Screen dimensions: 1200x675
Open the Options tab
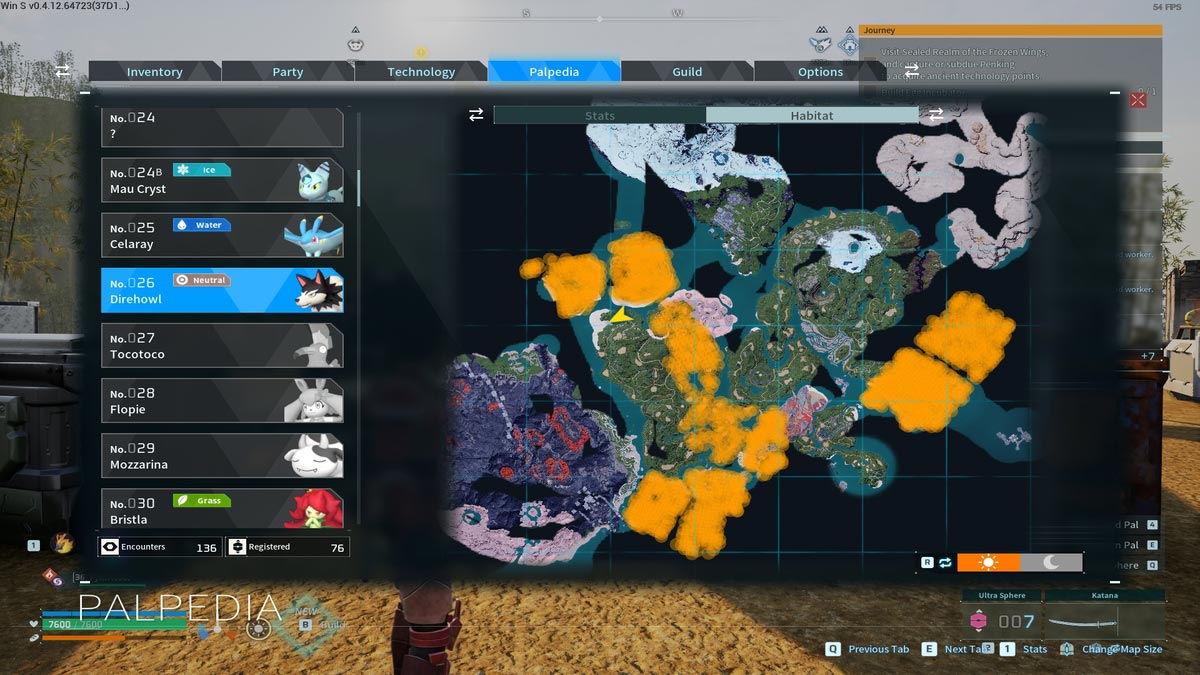pyautogui.click(x=820, y=72)
